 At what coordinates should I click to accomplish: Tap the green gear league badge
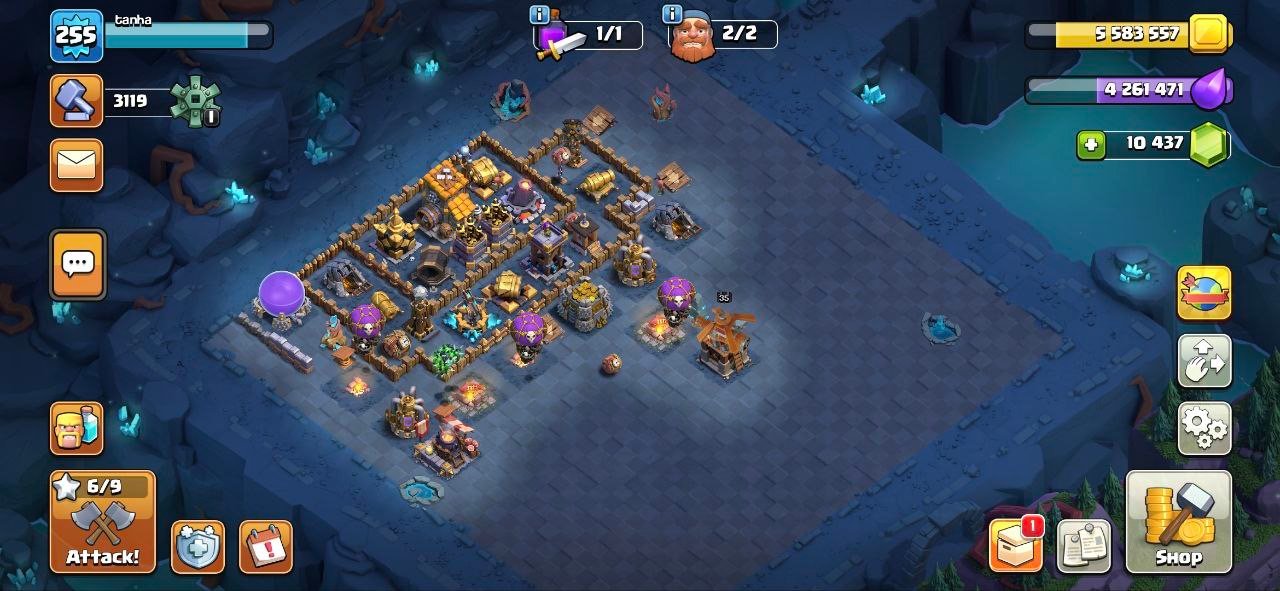pos(193,100)
